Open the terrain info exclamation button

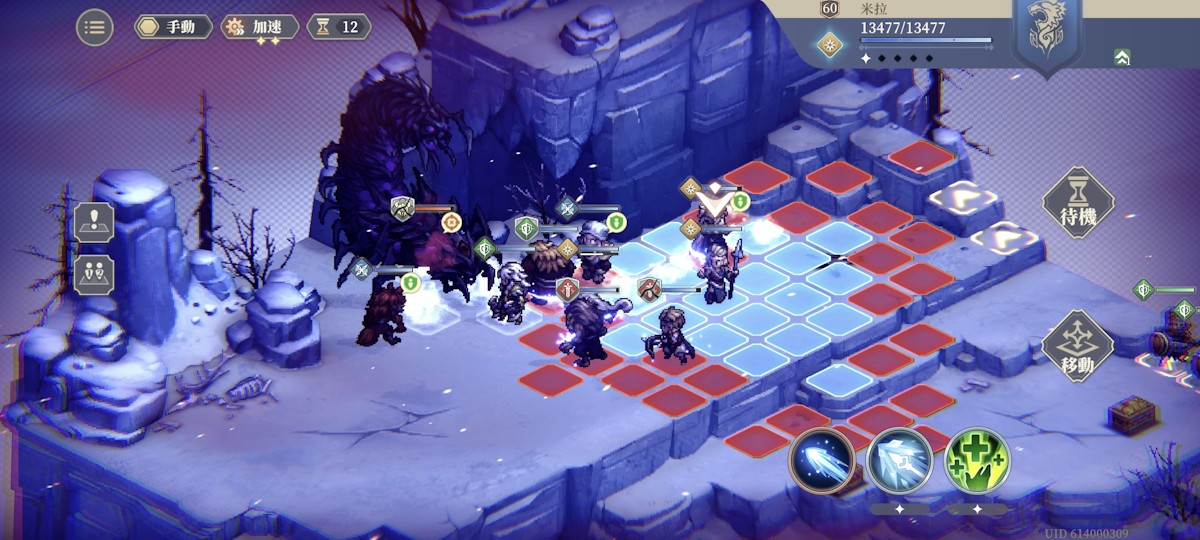click(x=94, y=222)
